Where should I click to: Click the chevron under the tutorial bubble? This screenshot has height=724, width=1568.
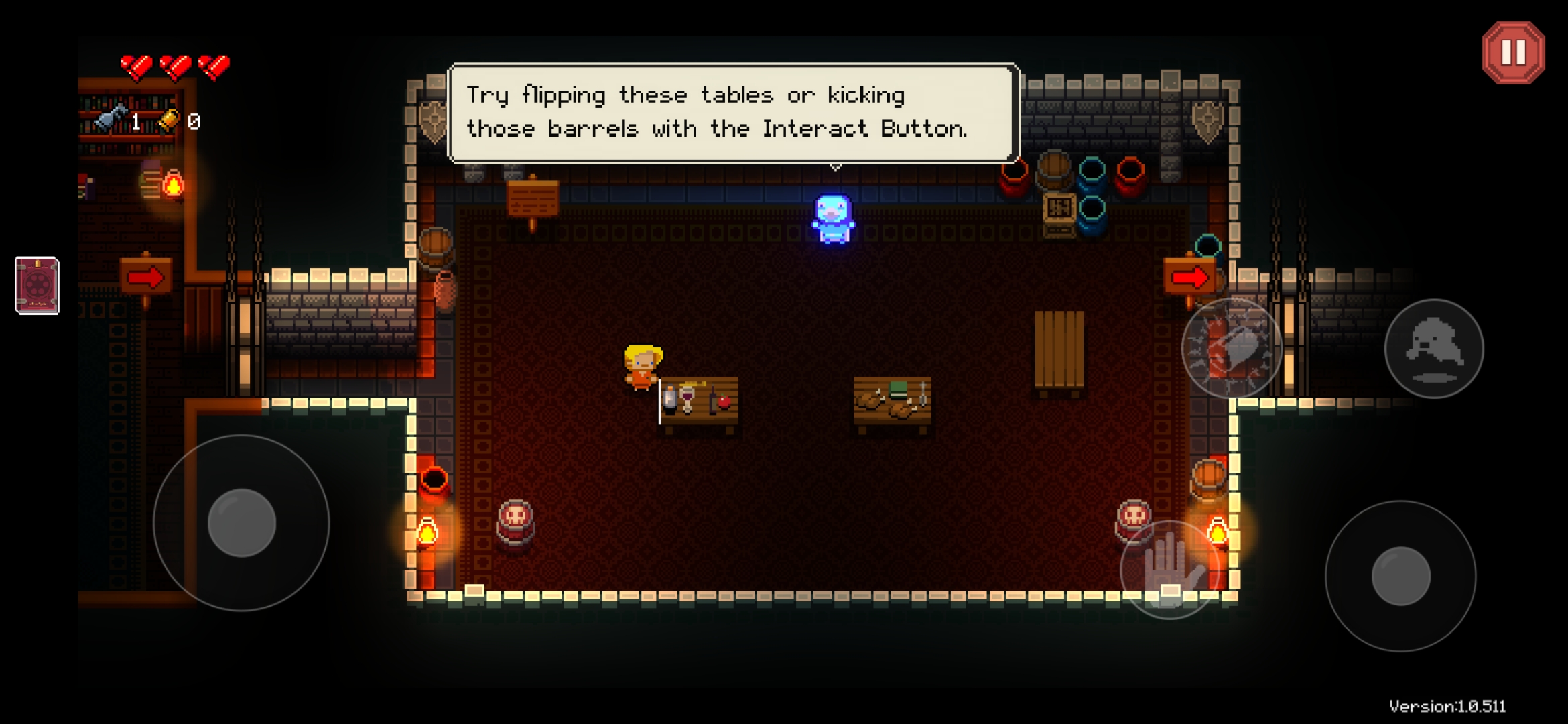tap(834, 166)
